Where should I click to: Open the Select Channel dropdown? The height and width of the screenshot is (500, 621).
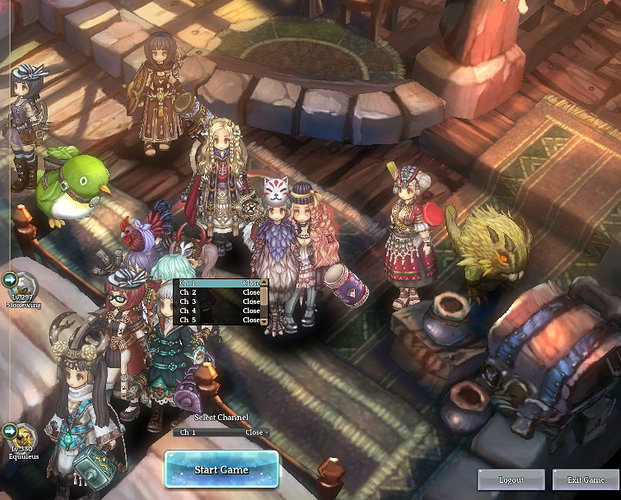(x=220, y=433)
